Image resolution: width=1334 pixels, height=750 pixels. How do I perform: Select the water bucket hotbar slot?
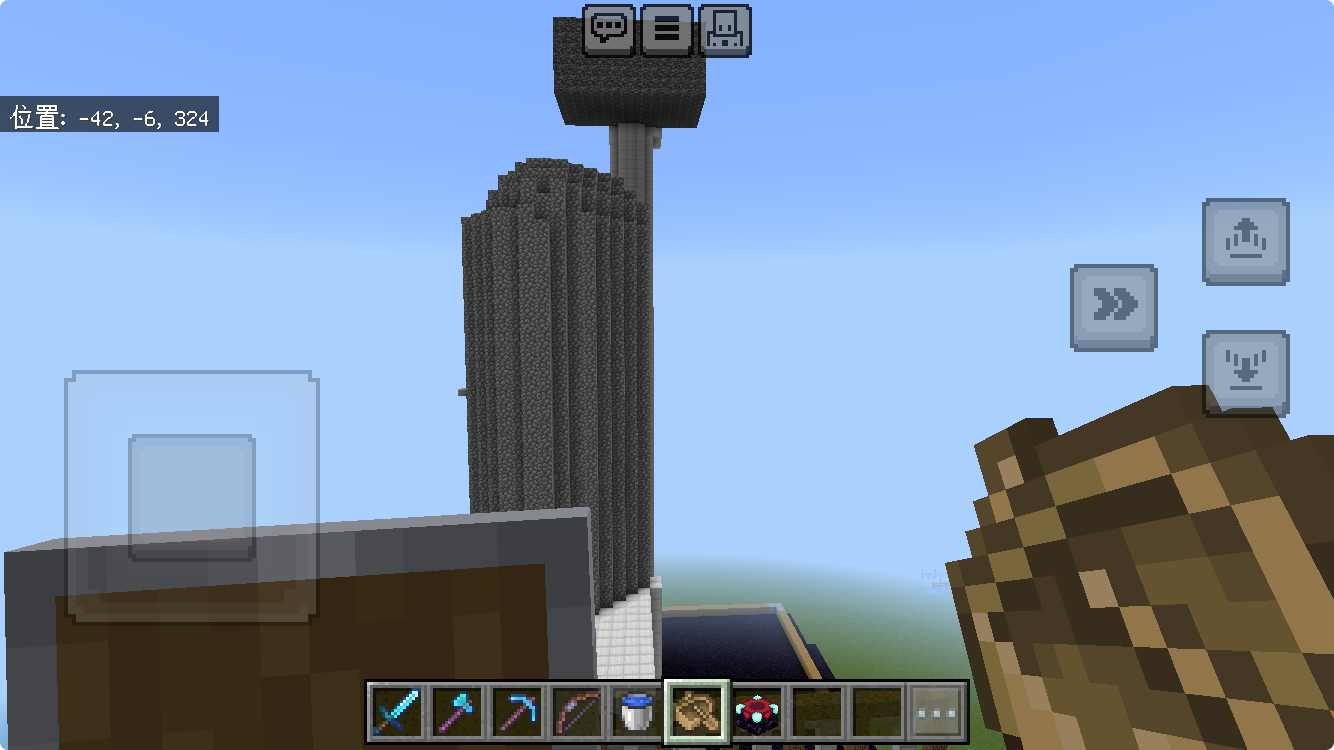[x=637, y=712]
